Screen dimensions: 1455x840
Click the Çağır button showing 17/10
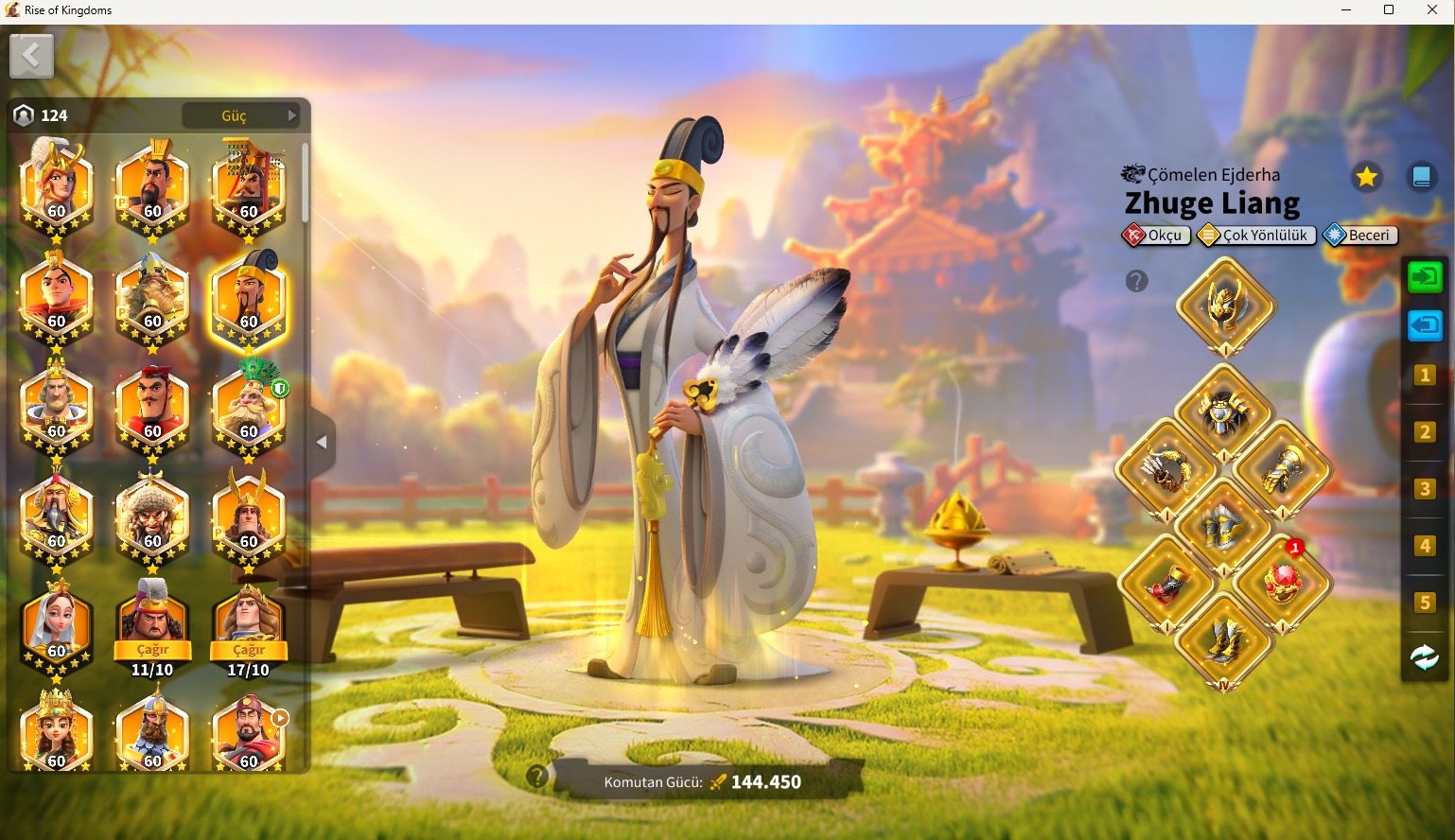[249, 650]
